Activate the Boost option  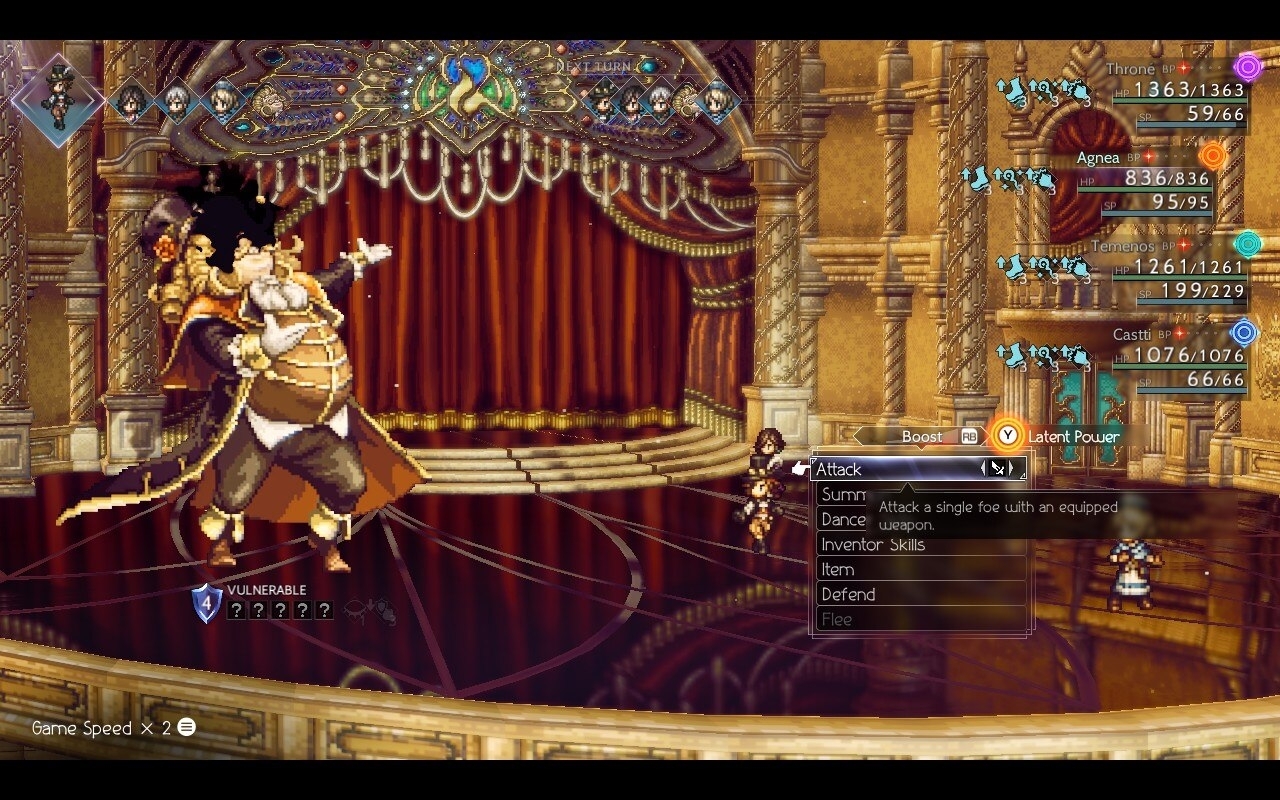point(922,437)
